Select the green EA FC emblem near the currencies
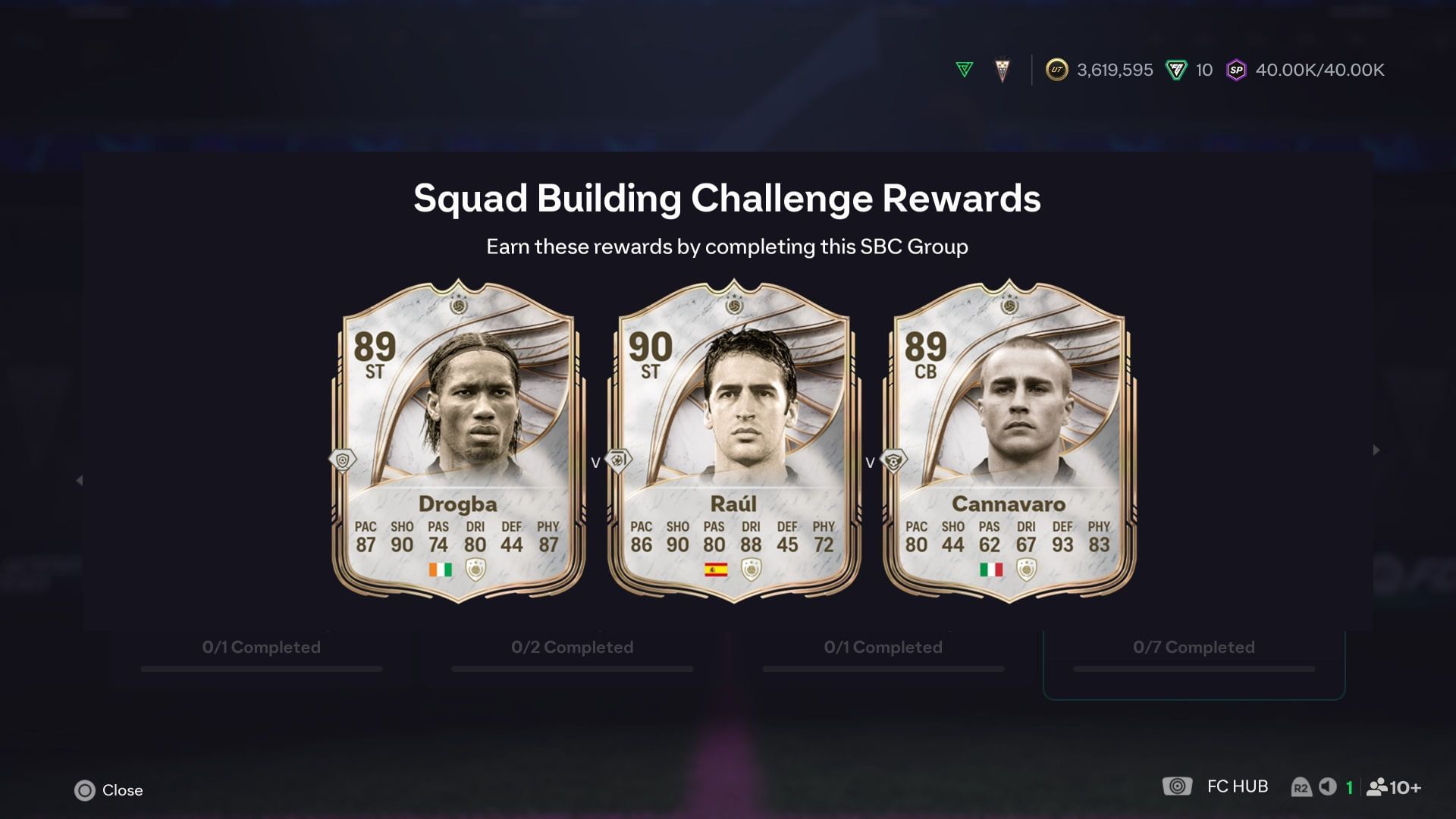 click(x=962, y=70)
